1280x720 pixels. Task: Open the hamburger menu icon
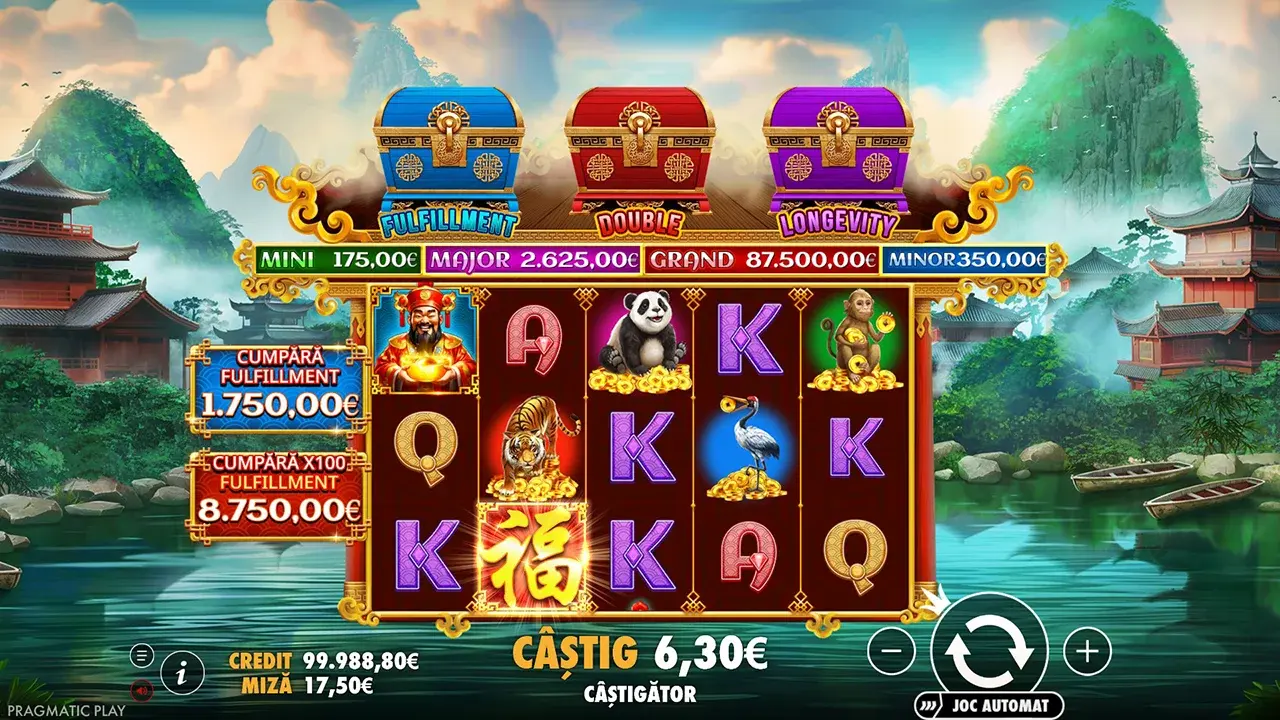tap(141, 655)
